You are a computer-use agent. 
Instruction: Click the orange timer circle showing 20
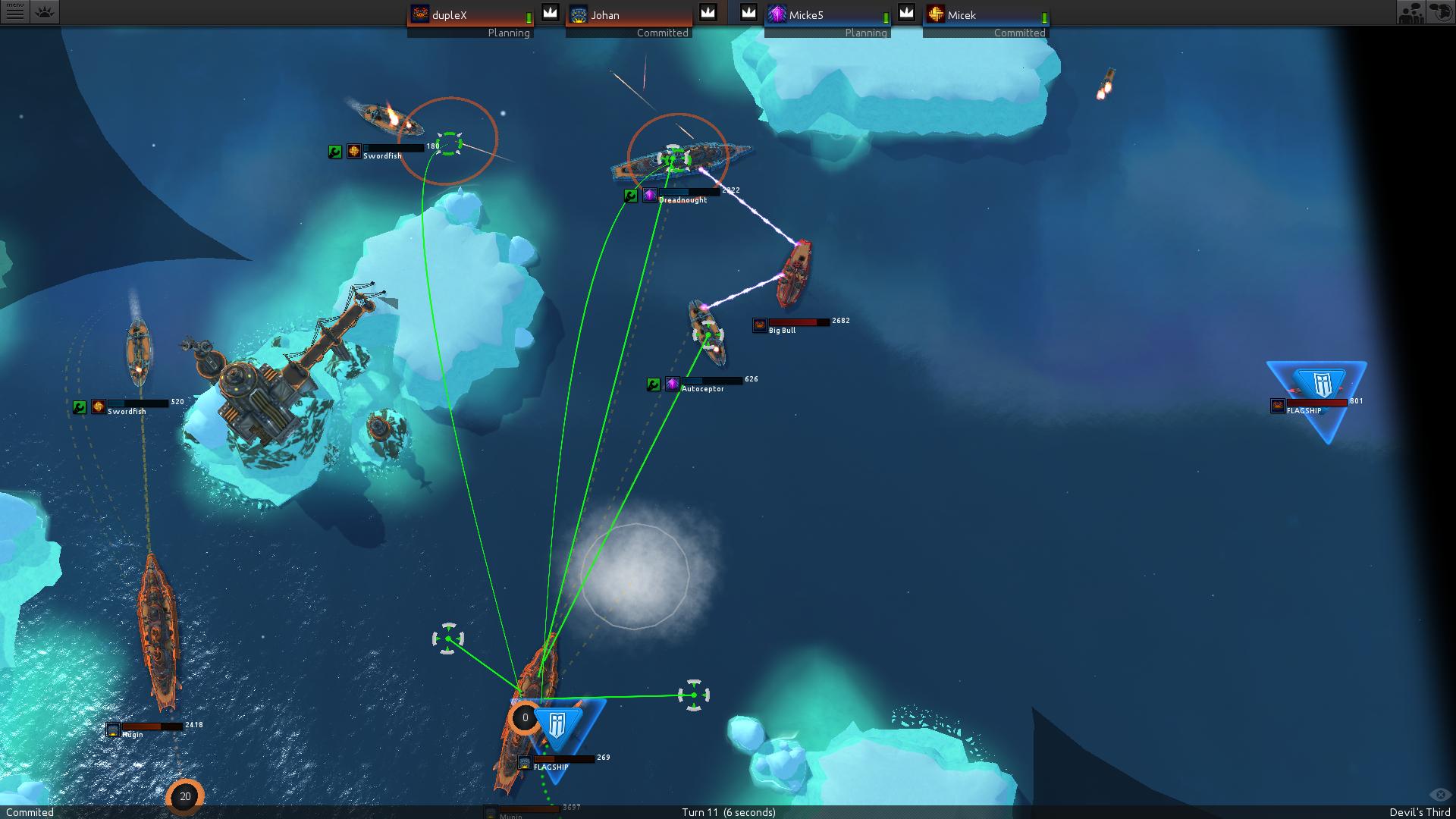[185, 796]
